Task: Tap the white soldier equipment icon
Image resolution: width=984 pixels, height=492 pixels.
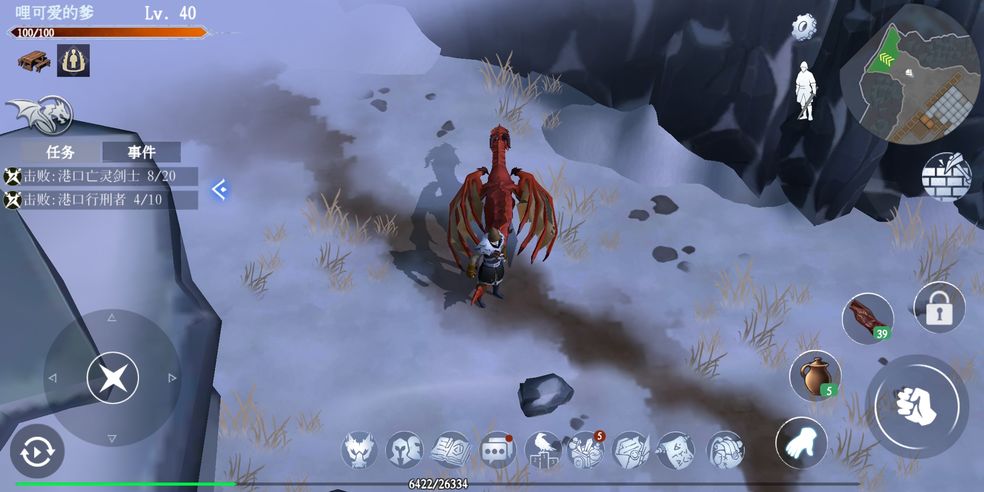Action: pyautogui.click(x=805, y=93)
